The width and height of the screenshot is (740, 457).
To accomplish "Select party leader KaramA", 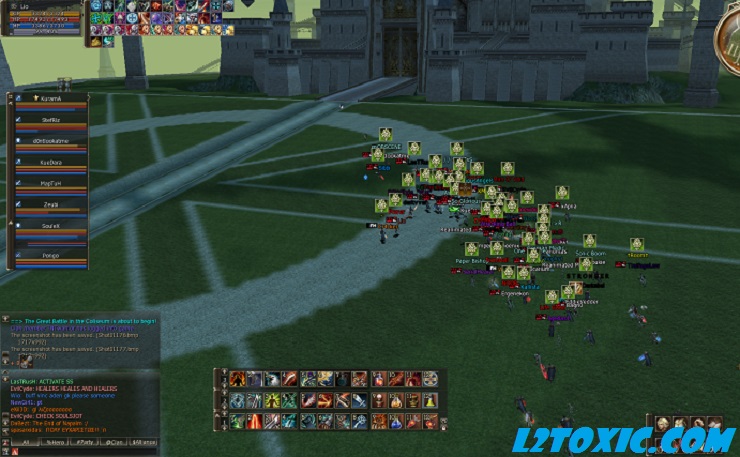I will 50,99.
